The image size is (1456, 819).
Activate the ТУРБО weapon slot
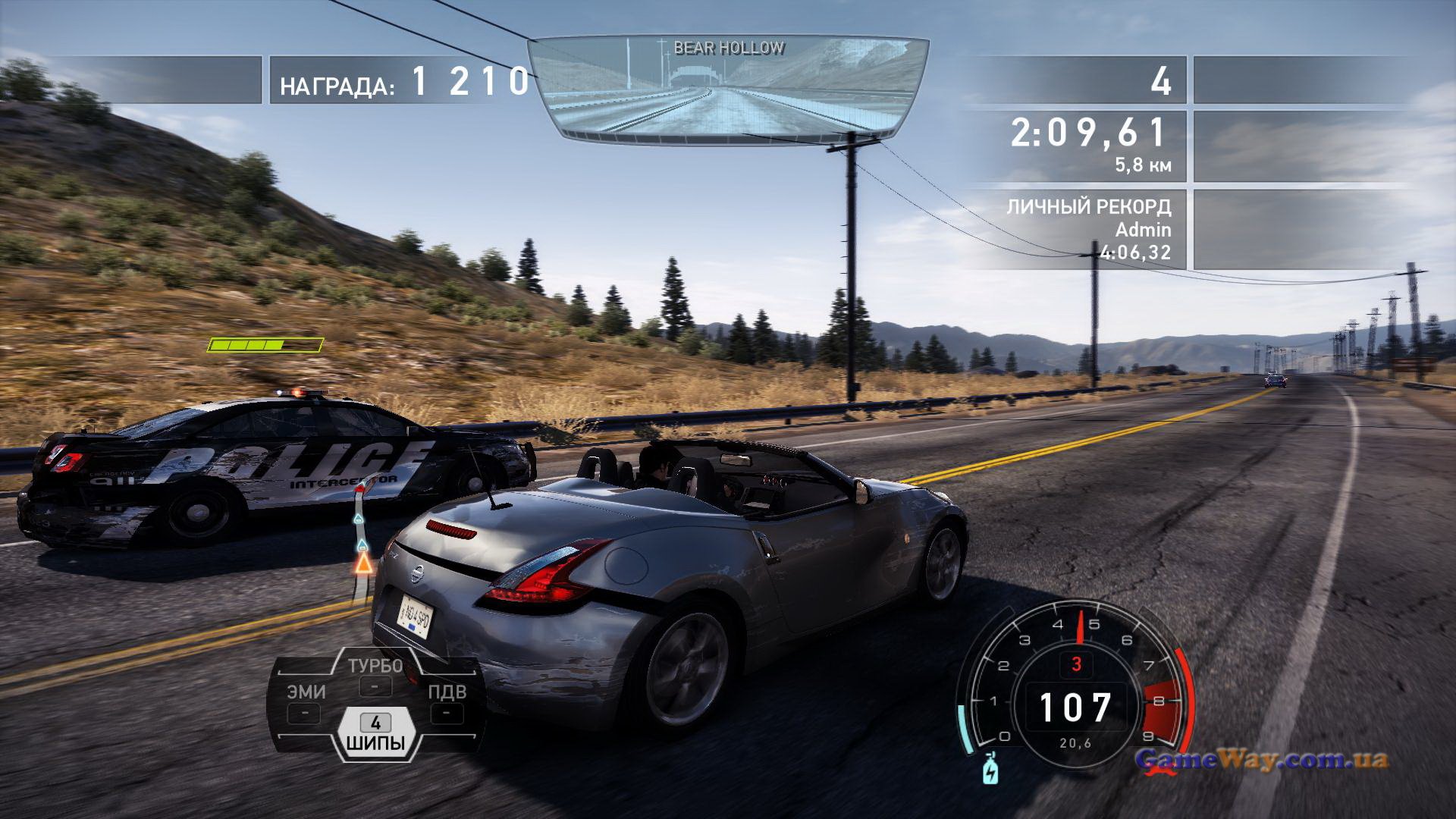(375, 676)
